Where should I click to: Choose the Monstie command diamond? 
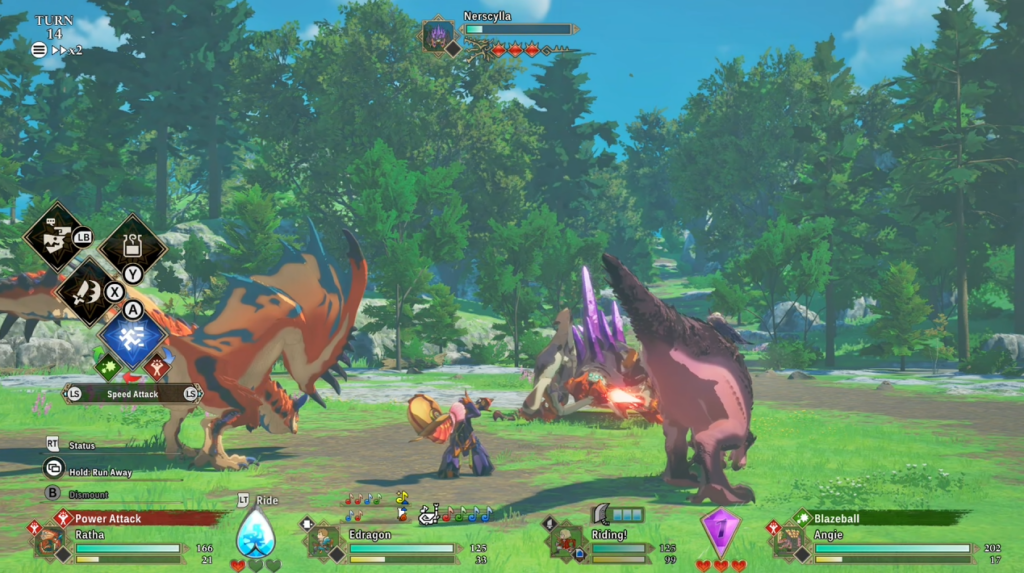click(56, 236)
